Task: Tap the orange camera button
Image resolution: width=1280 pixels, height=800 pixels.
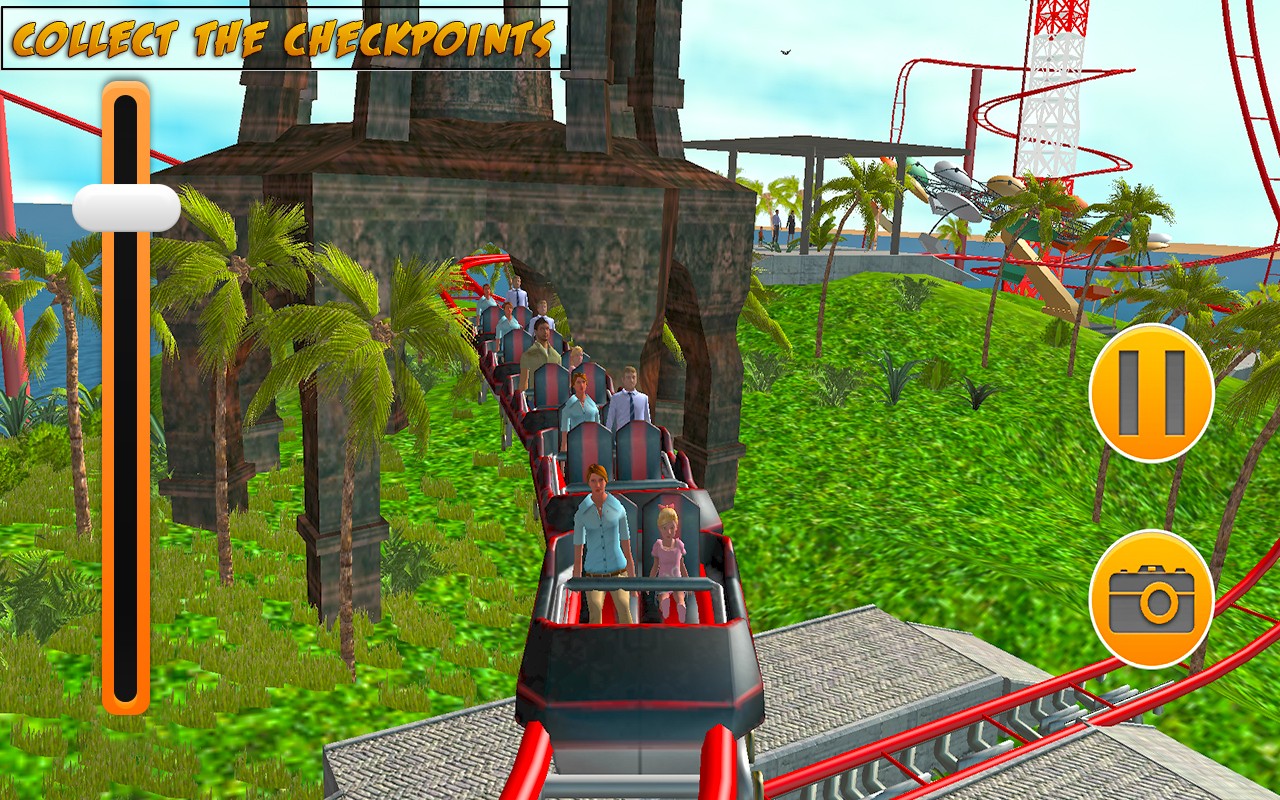Action: [1151, 599]
